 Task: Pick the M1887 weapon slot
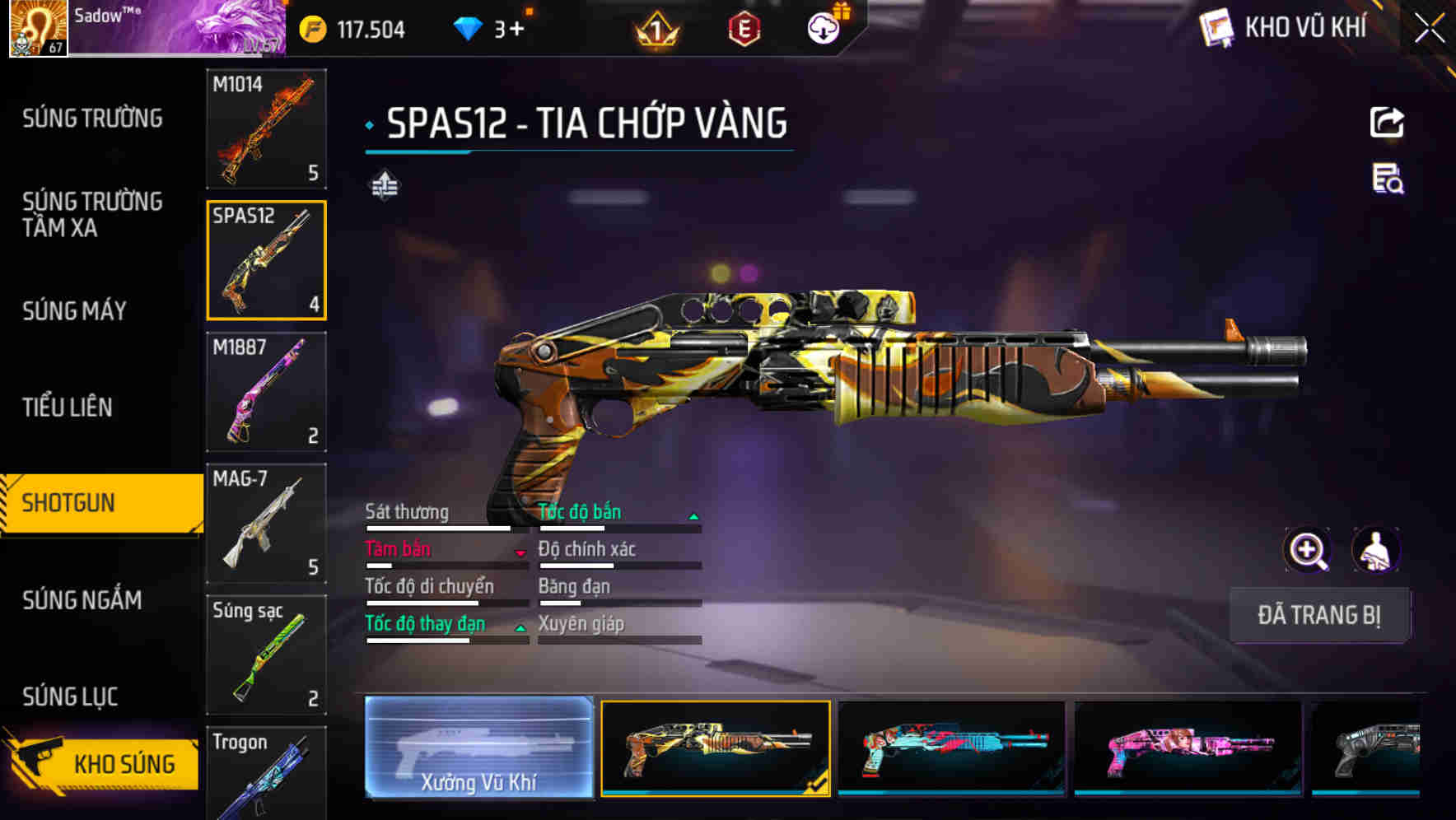coord(266,392)
